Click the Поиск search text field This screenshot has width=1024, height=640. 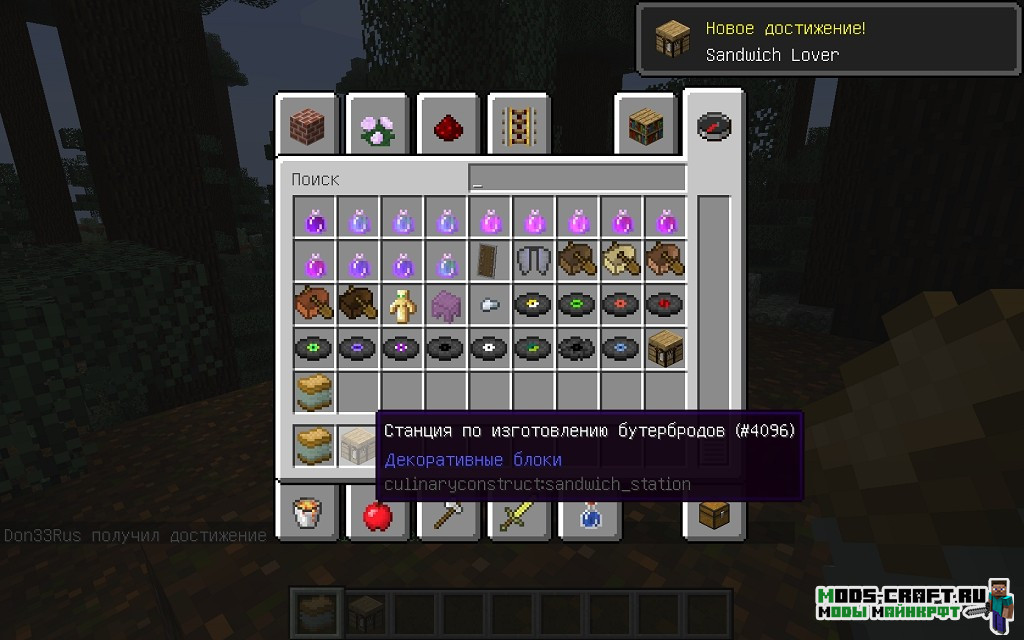tap(577, 180)
